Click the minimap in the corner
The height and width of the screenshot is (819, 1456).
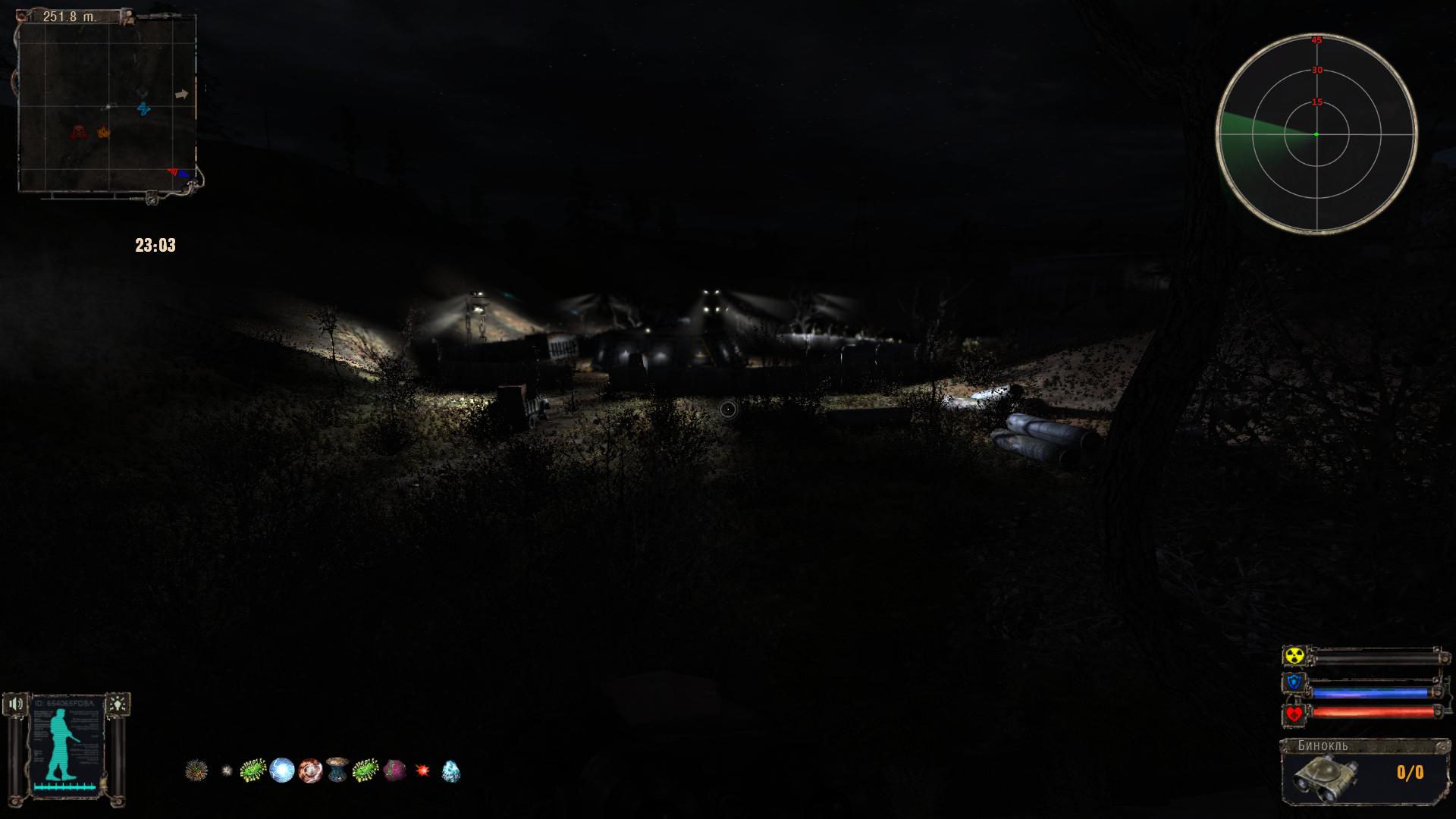click(x=107, y=103)
